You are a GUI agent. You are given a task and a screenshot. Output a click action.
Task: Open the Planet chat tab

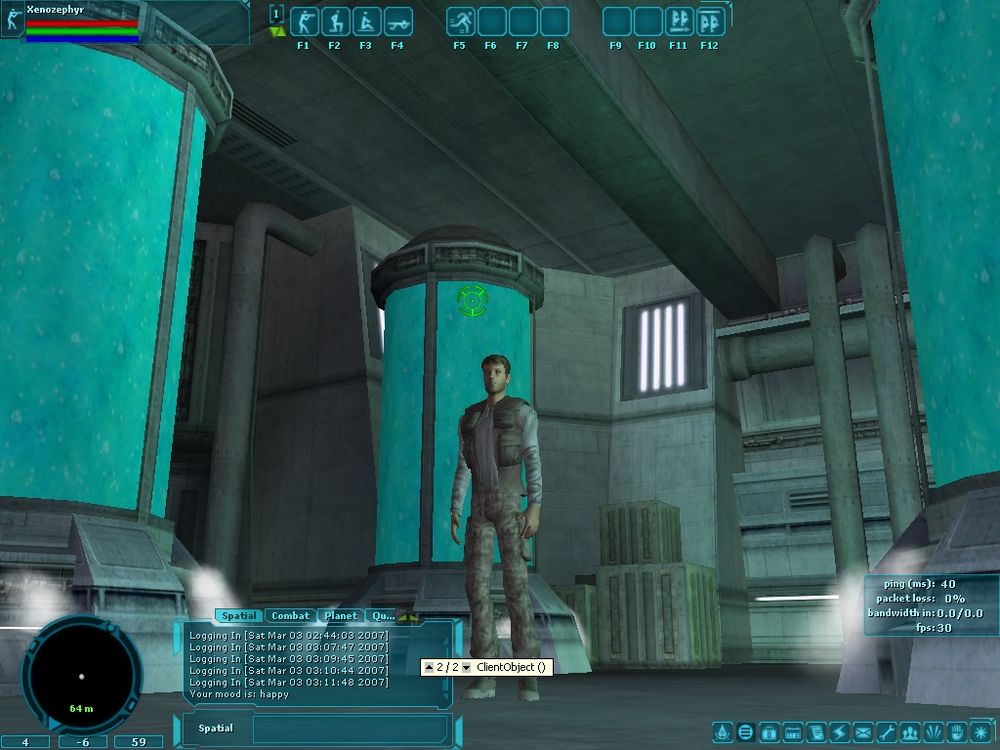pos(341,616)
